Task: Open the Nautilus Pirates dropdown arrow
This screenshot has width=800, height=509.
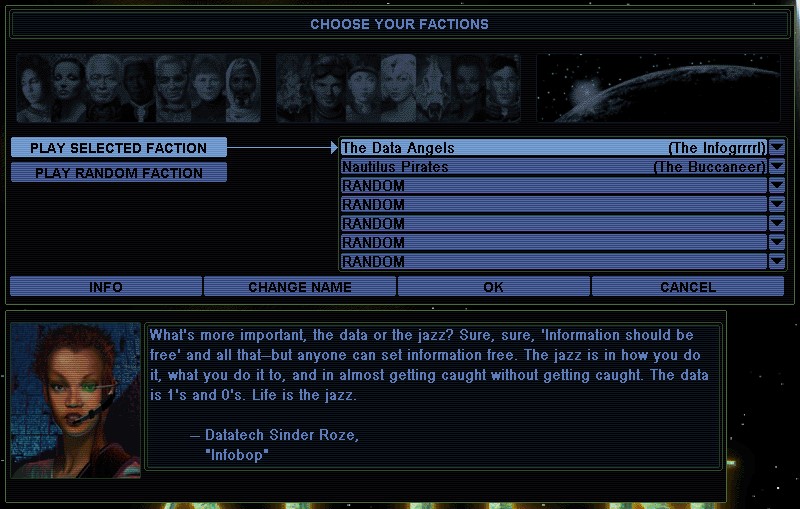Action: coord(777,167)
